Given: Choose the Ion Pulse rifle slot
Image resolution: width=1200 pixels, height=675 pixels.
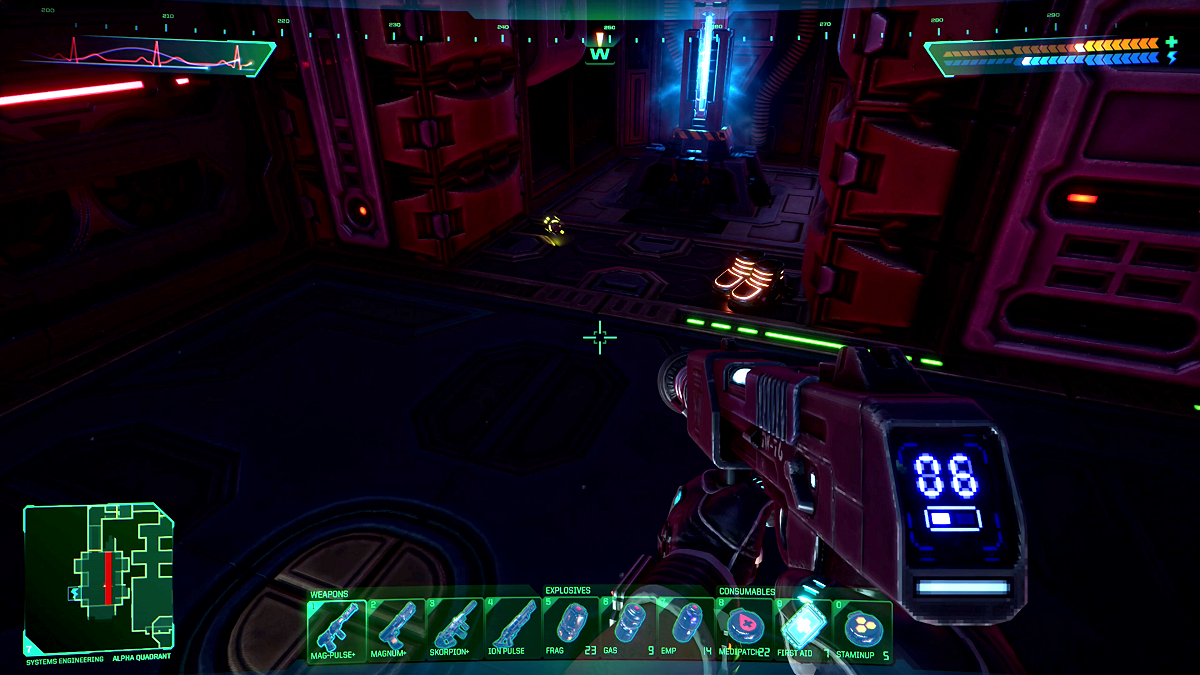Looking at the screenshot, I should pyautogui.click(x=512, y=627).
